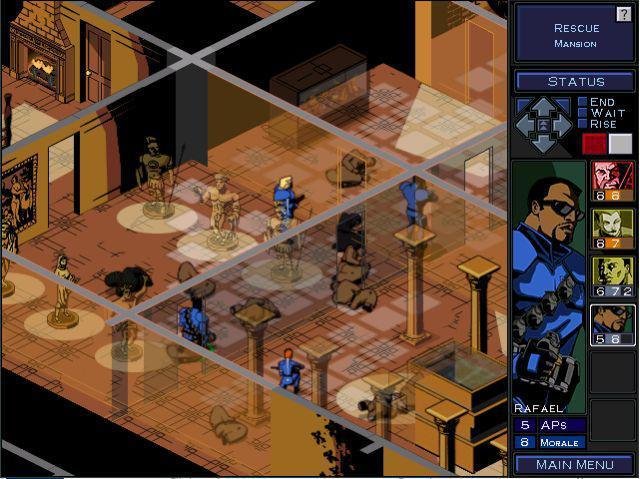Click the right arrow on direction pad
This screenshot has width=640, height=479.
(x=563, y=126)
